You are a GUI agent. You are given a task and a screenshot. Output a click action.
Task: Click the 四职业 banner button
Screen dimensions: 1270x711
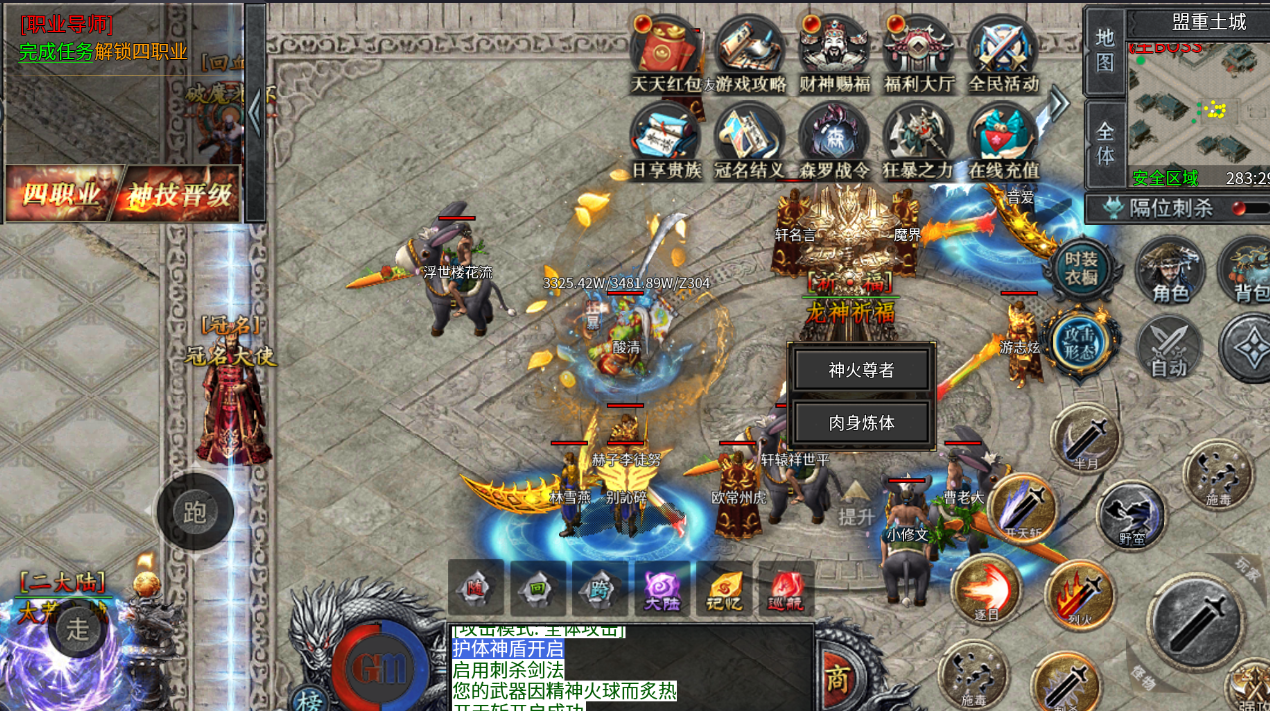[x=62, y=194]
